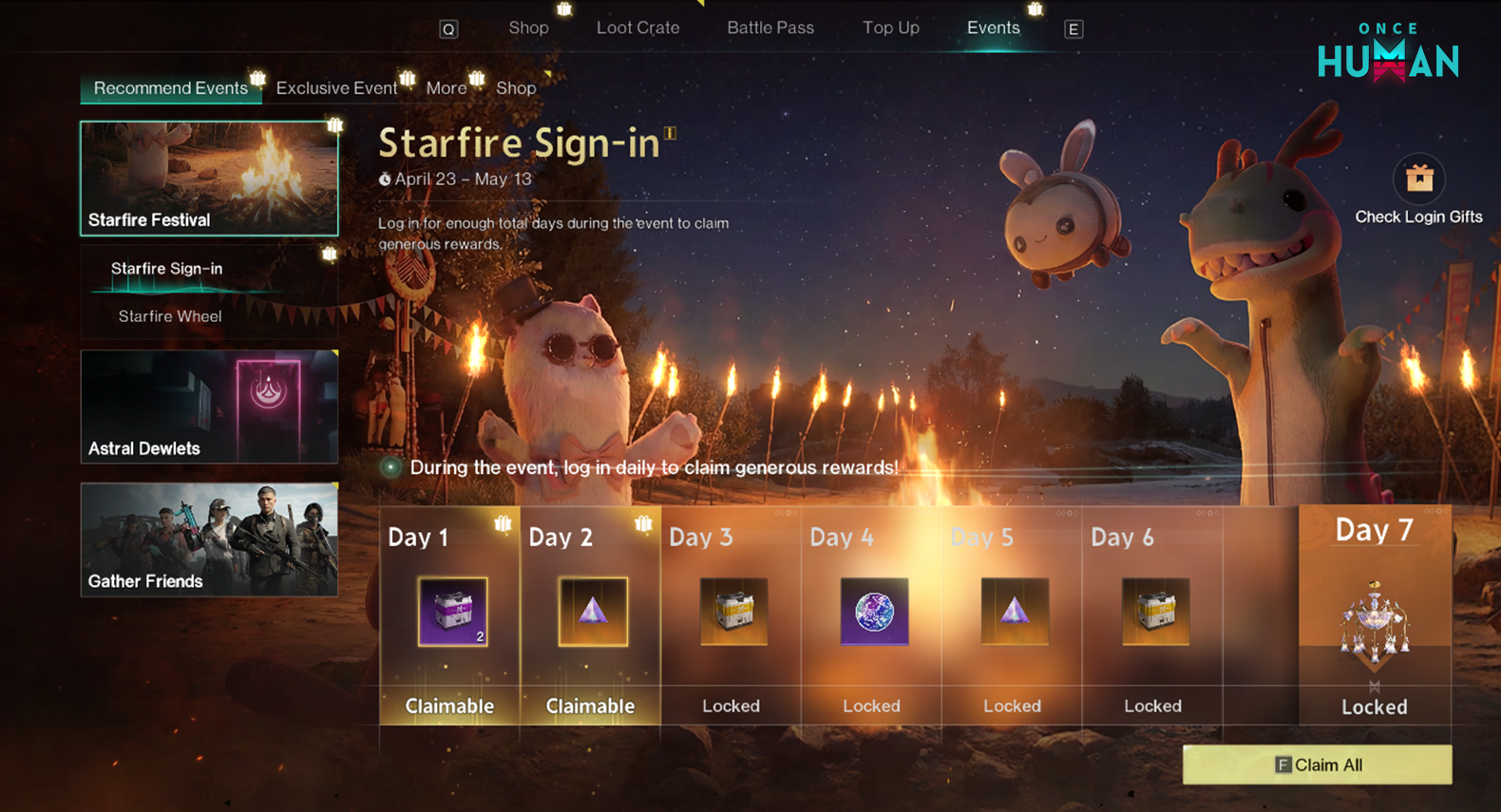Image resolution: width=1501 pixels, height=812 pixels.
Task: Claim the Day 1 crate reward
Action: tap(453, 613)
